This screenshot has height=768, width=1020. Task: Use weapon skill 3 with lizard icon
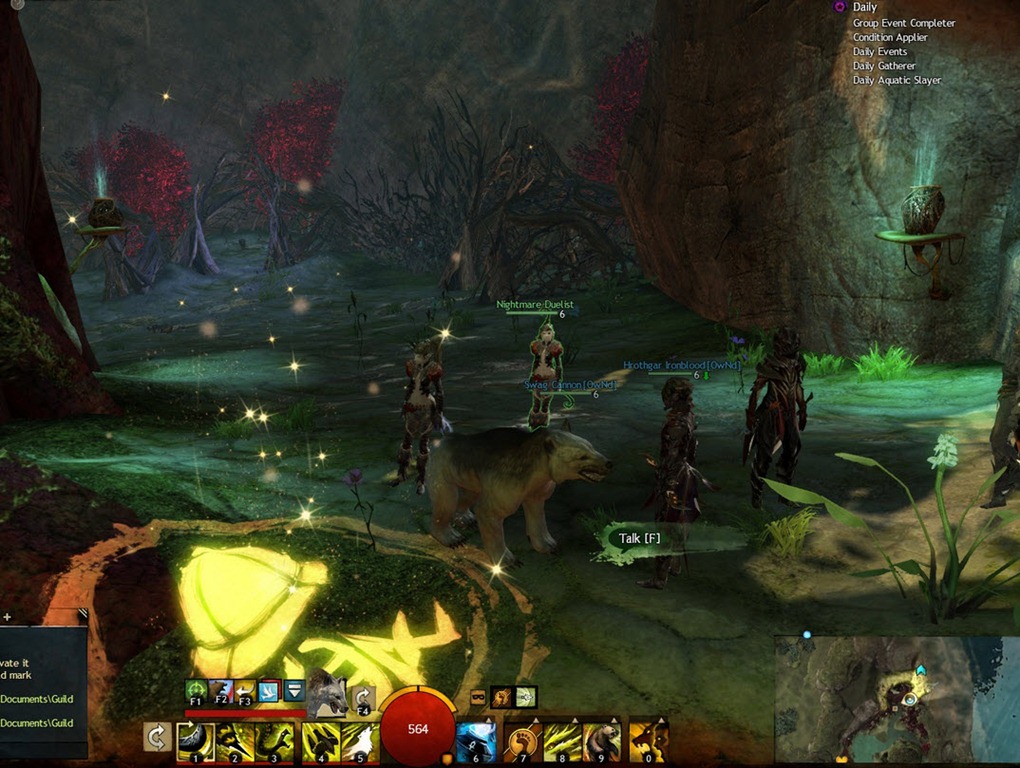(x=275, y=741)
